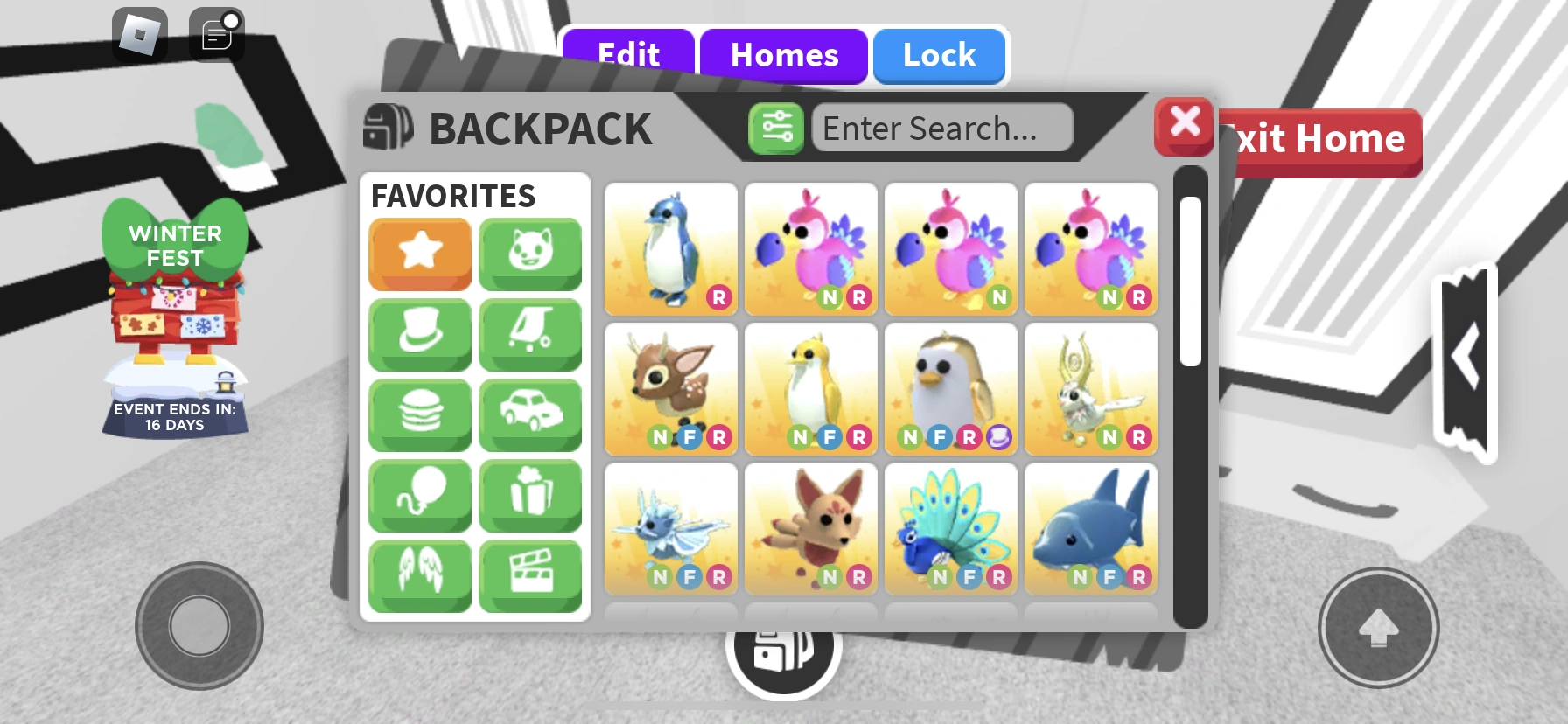Select the blue penguin pet thumbnail
1568x724 pixels.
click(670, 247)
